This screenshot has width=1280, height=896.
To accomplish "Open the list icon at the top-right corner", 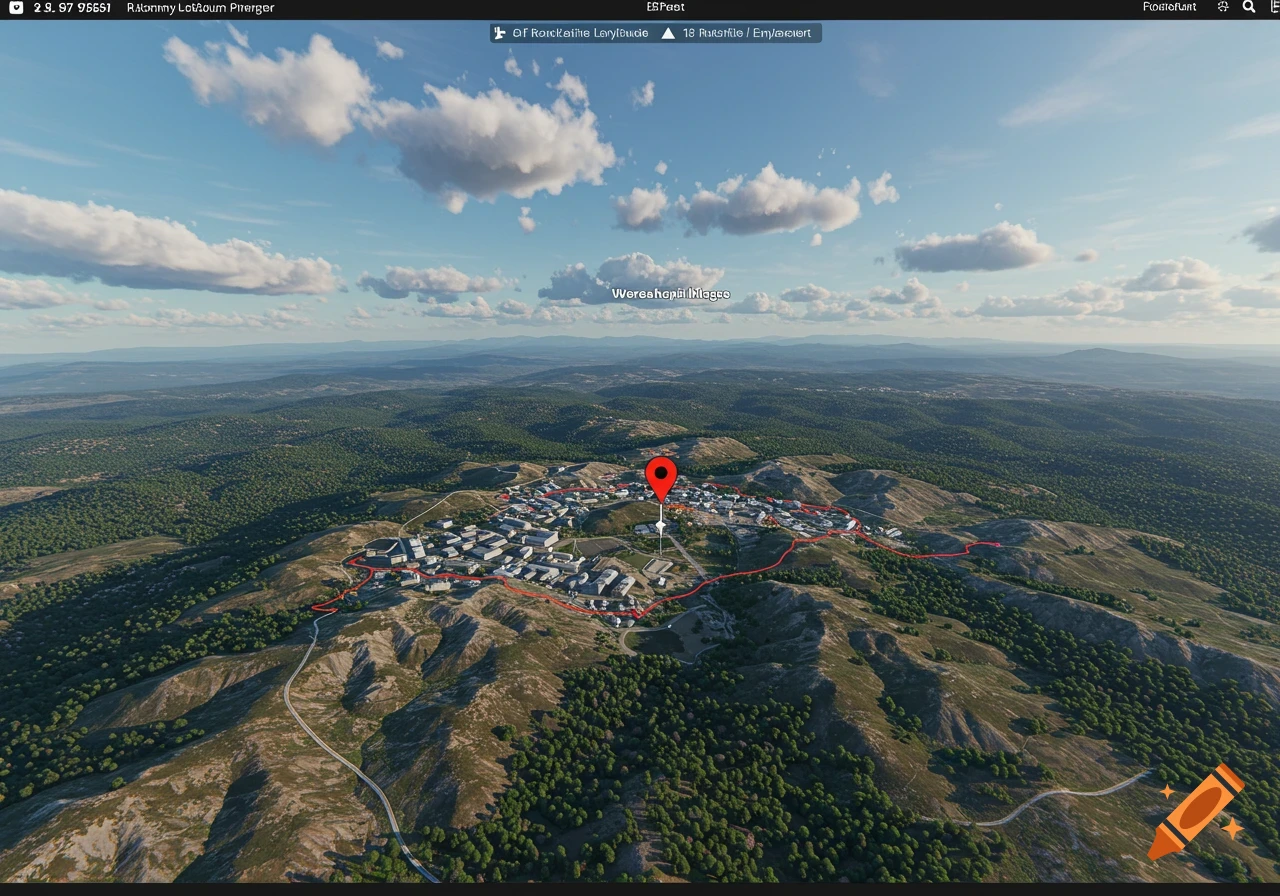I will pos(1272,7).
